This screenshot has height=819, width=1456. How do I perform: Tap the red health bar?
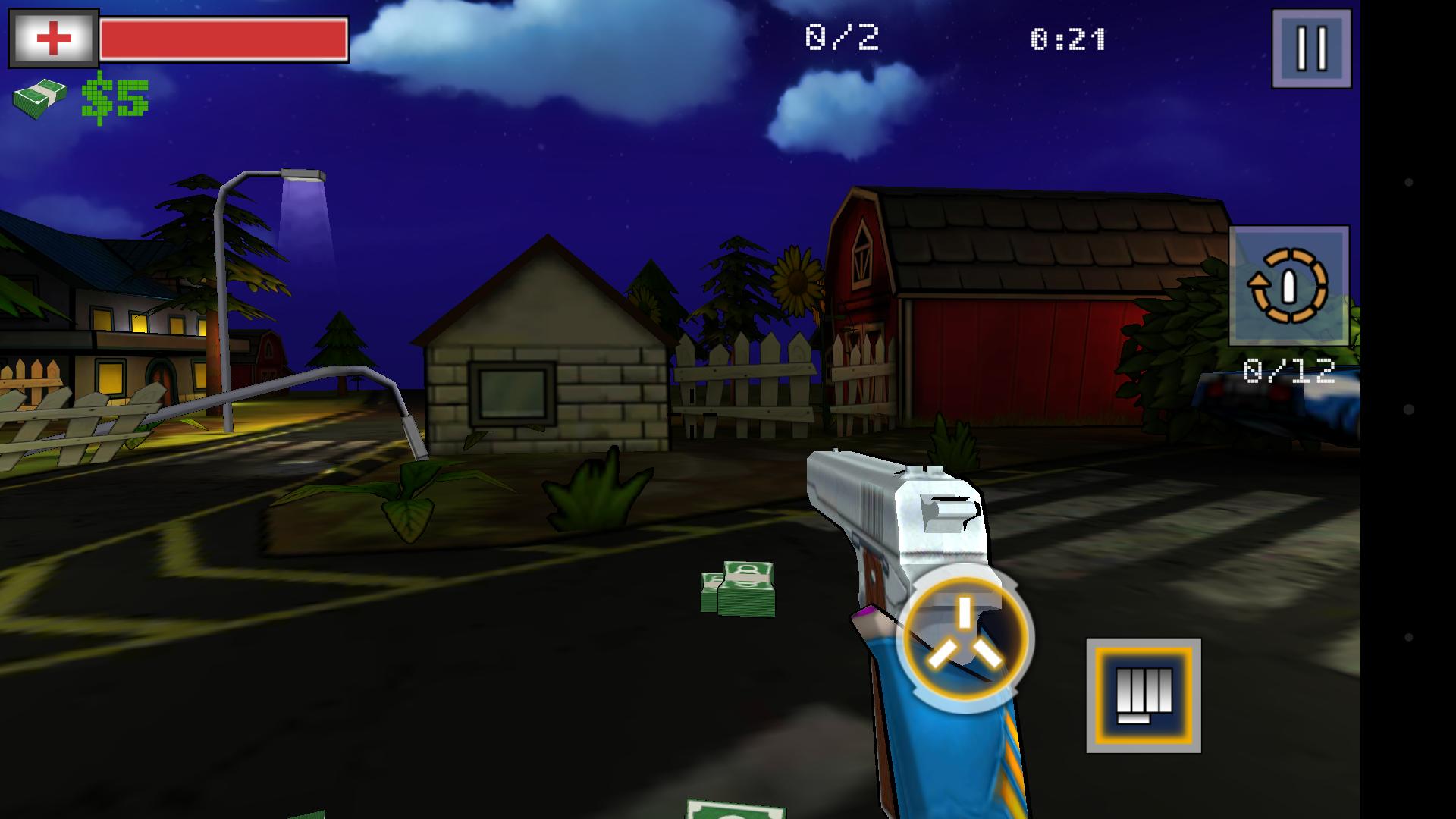[224, 38]
